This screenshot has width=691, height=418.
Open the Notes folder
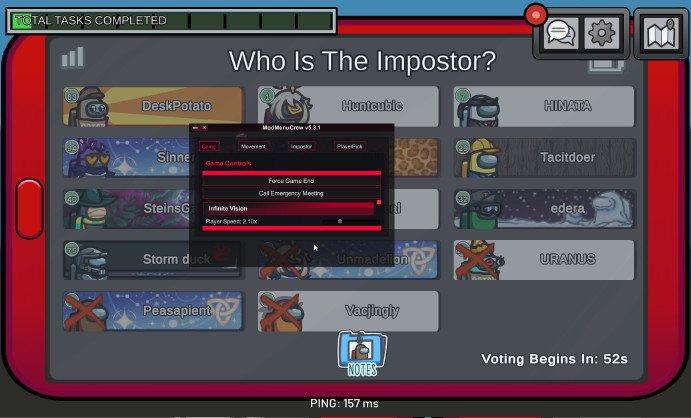click(361, 354)
